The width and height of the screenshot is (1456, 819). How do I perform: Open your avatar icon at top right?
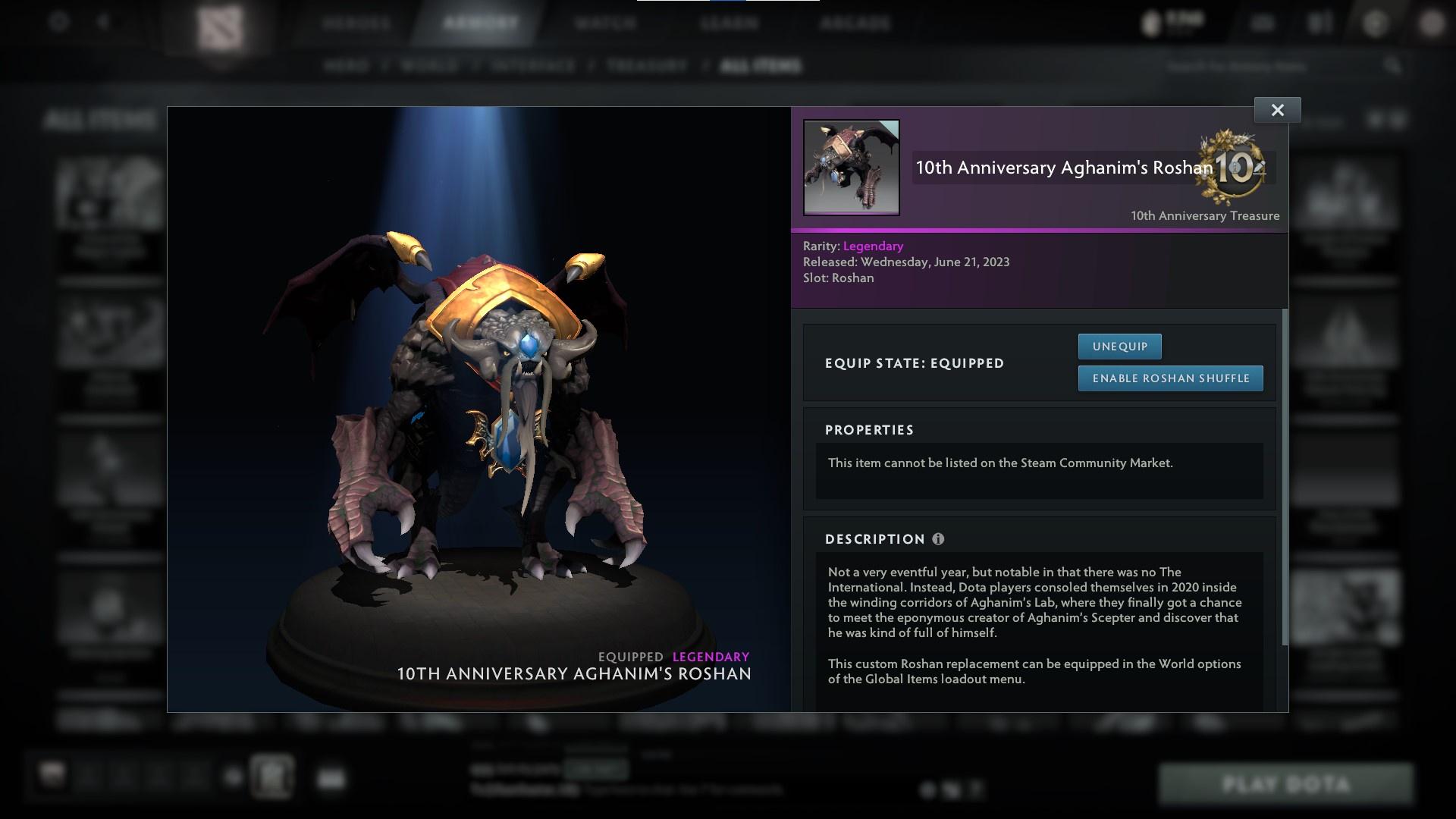(1430, 23)
